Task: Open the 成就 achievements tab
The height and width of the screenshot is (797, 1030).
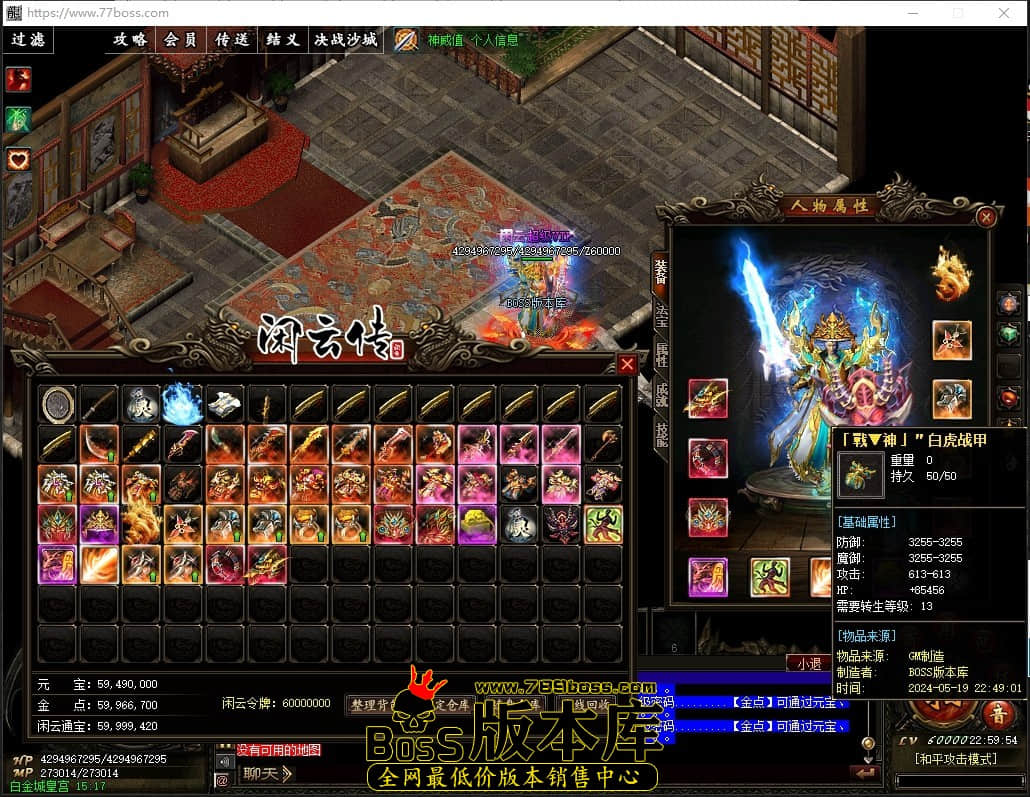Action: coord(661,395)
